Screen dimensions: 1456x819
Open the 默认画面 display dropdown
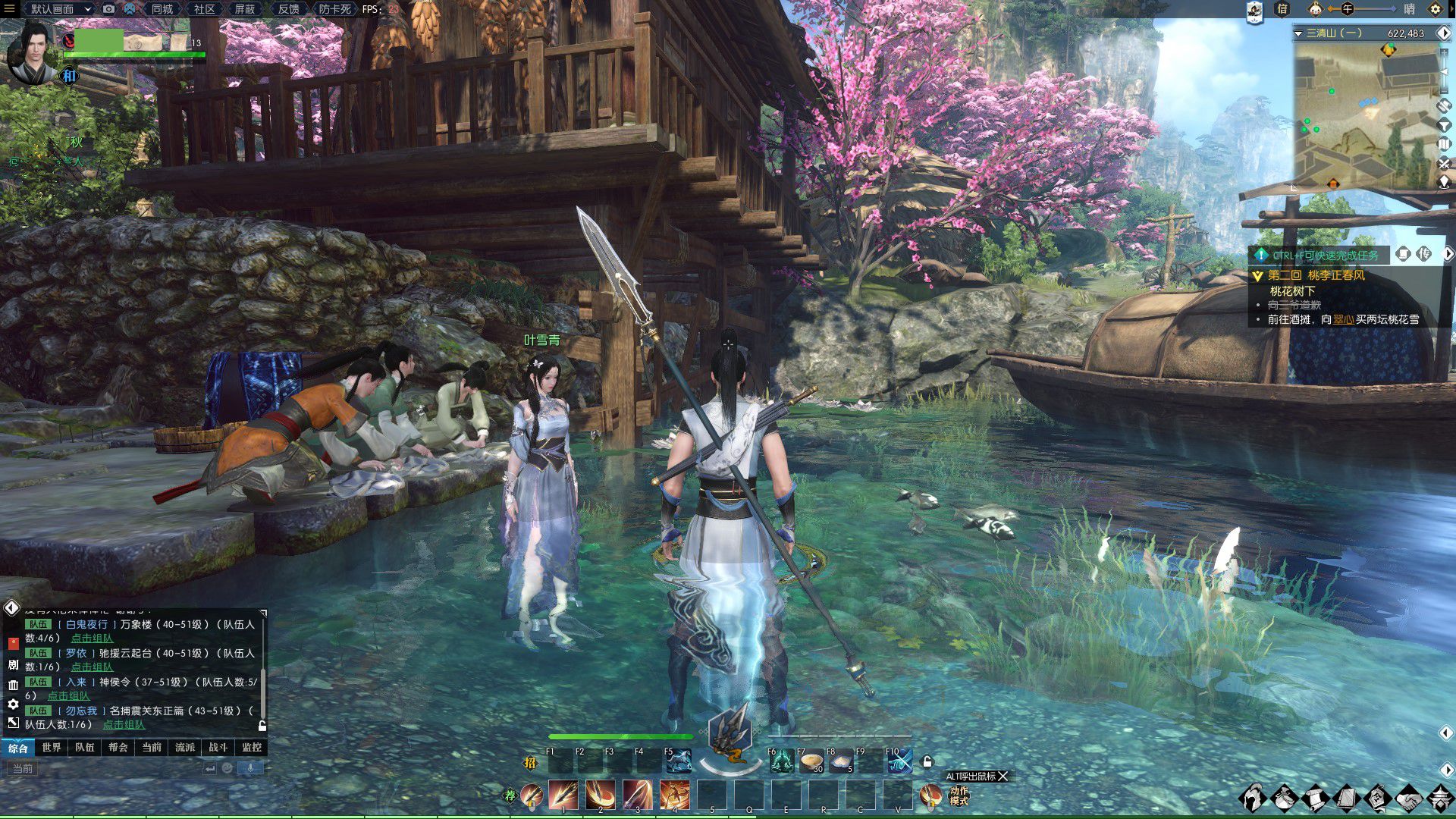pos(61,9)
